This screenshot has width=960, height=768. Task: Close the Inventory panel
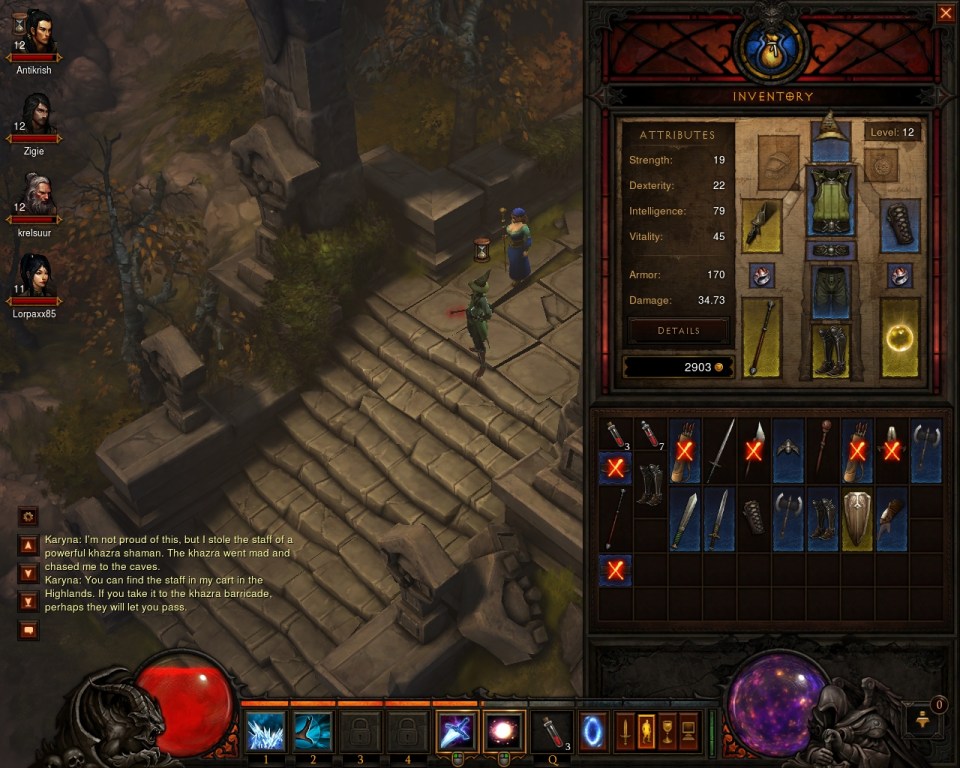point(945,13)
